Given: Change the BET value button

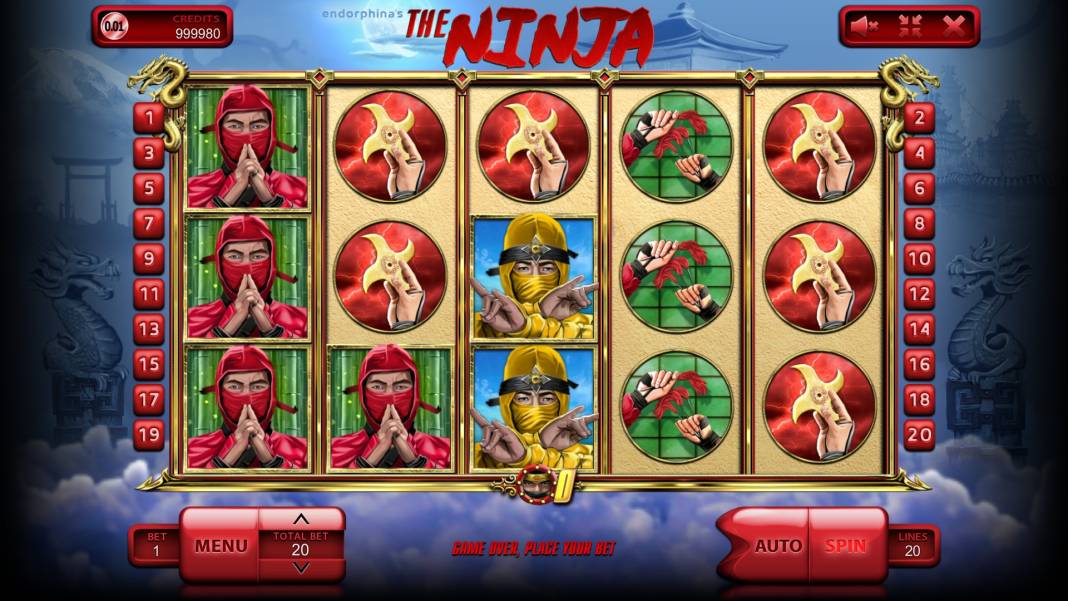Looking at the screenshot, I should pos(156,545).
